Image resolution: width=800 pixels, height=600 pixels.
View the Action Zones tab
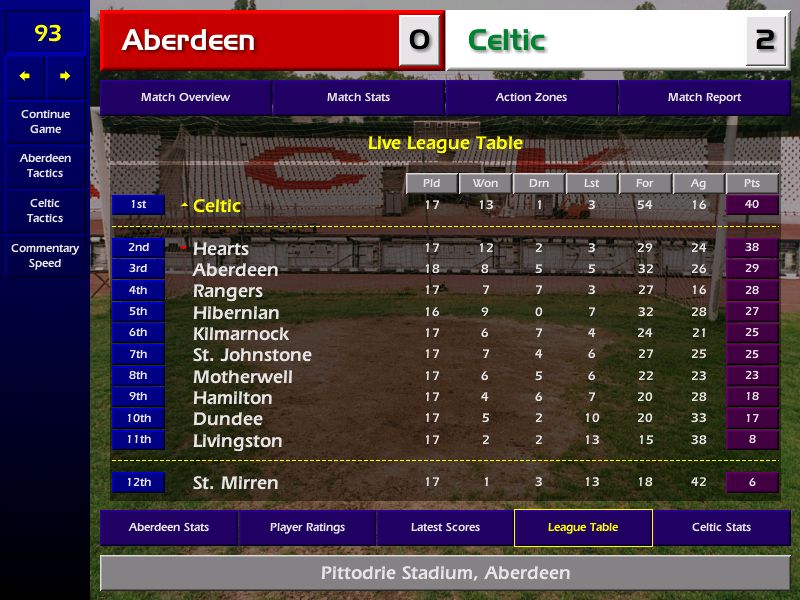tap(531, 97)
